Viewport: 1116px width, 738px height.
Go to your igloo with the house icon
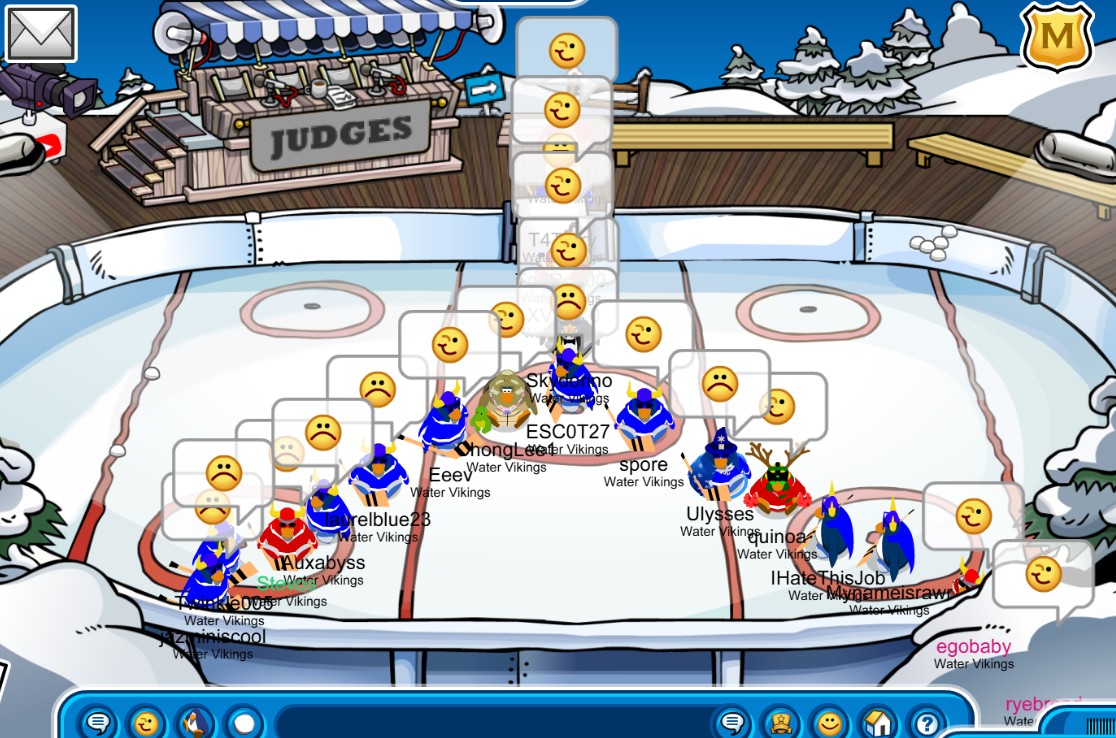[878, 722]
